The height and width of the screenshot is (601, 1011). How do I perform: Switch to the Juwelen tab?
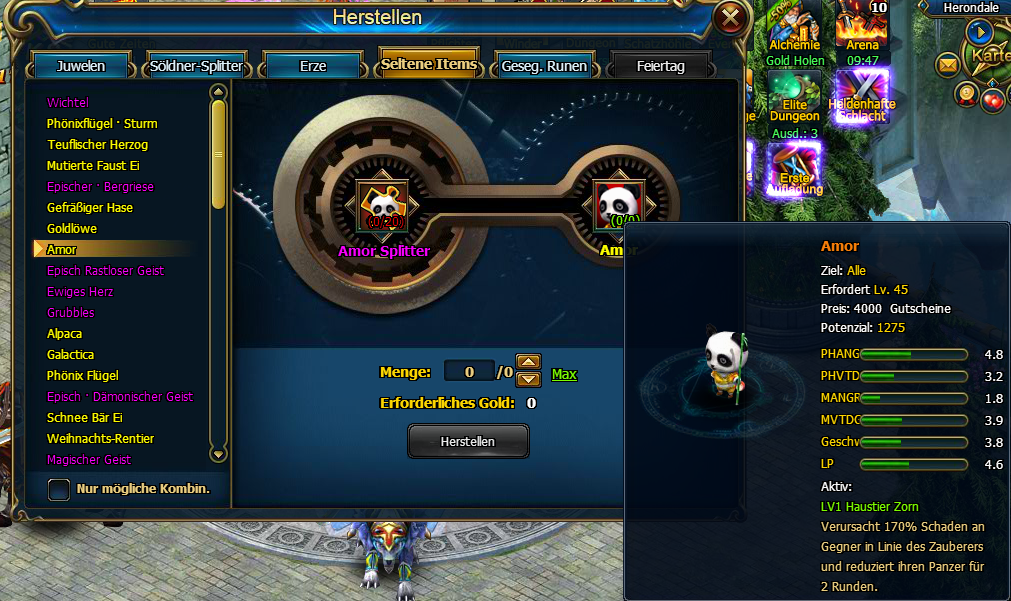tap(80, 67)
